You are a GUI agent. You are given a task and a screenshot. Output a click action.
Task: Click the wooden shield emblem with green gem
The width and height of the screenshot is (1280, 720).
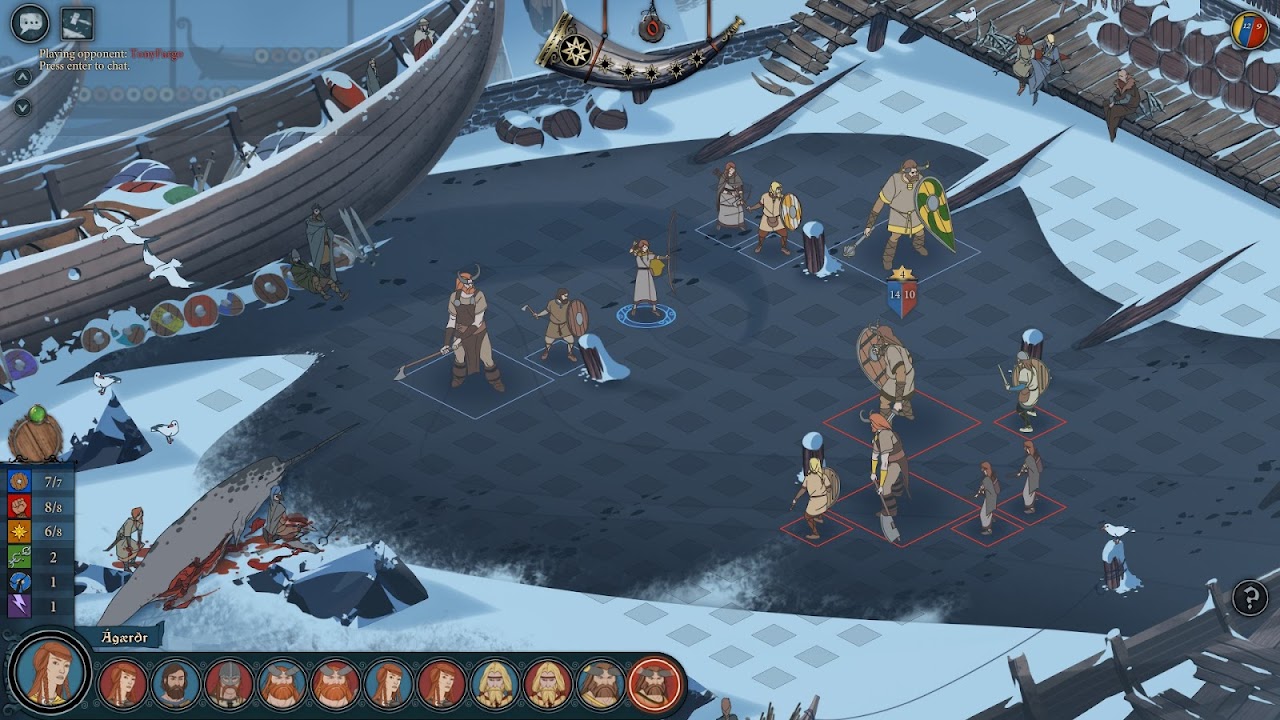[36, 435]
